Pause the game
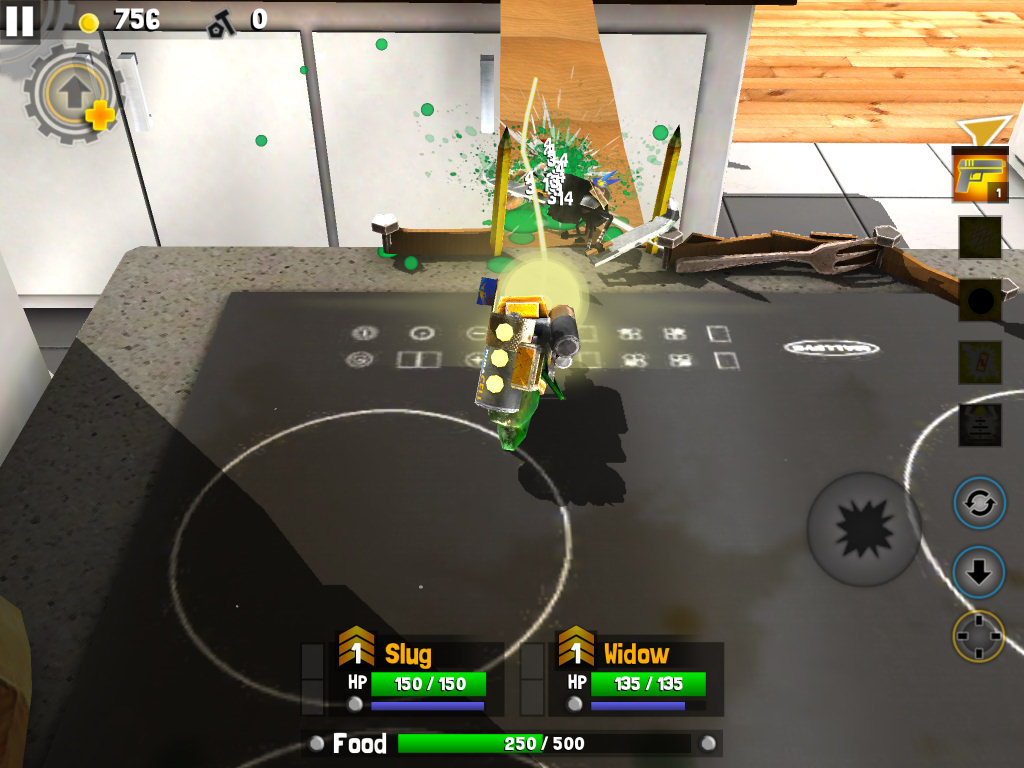 (x=19, y=20)
